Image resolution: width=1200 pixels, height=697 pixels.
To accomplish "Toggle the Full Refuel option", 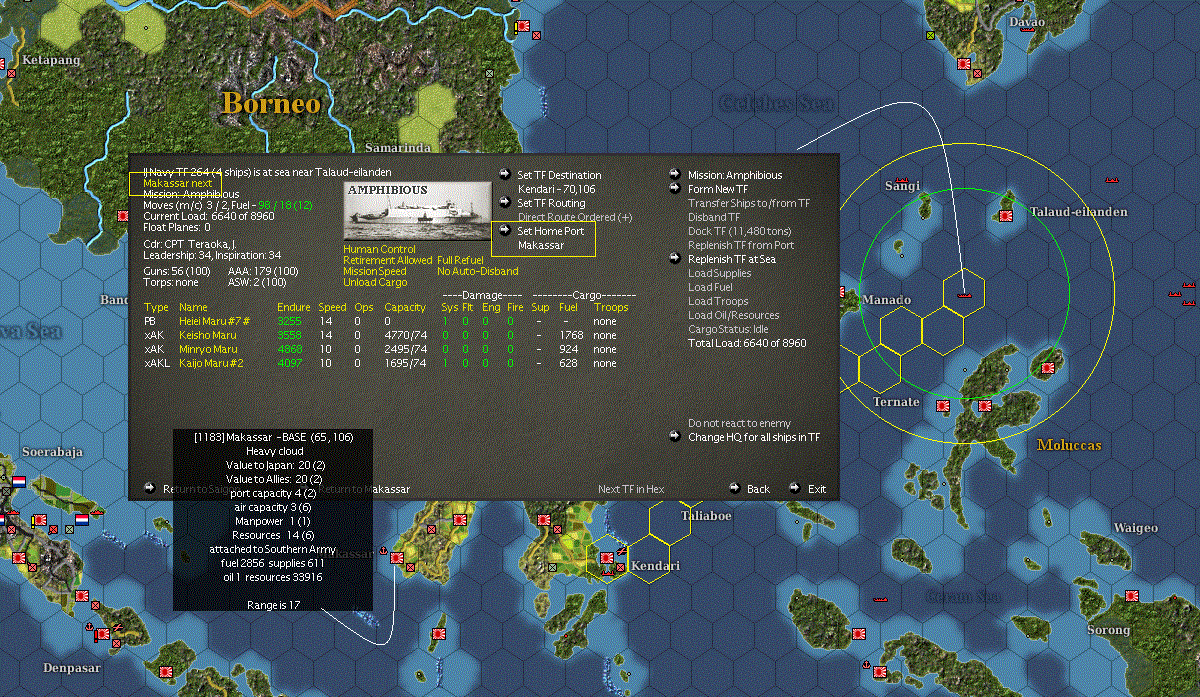I will (460, 260).
